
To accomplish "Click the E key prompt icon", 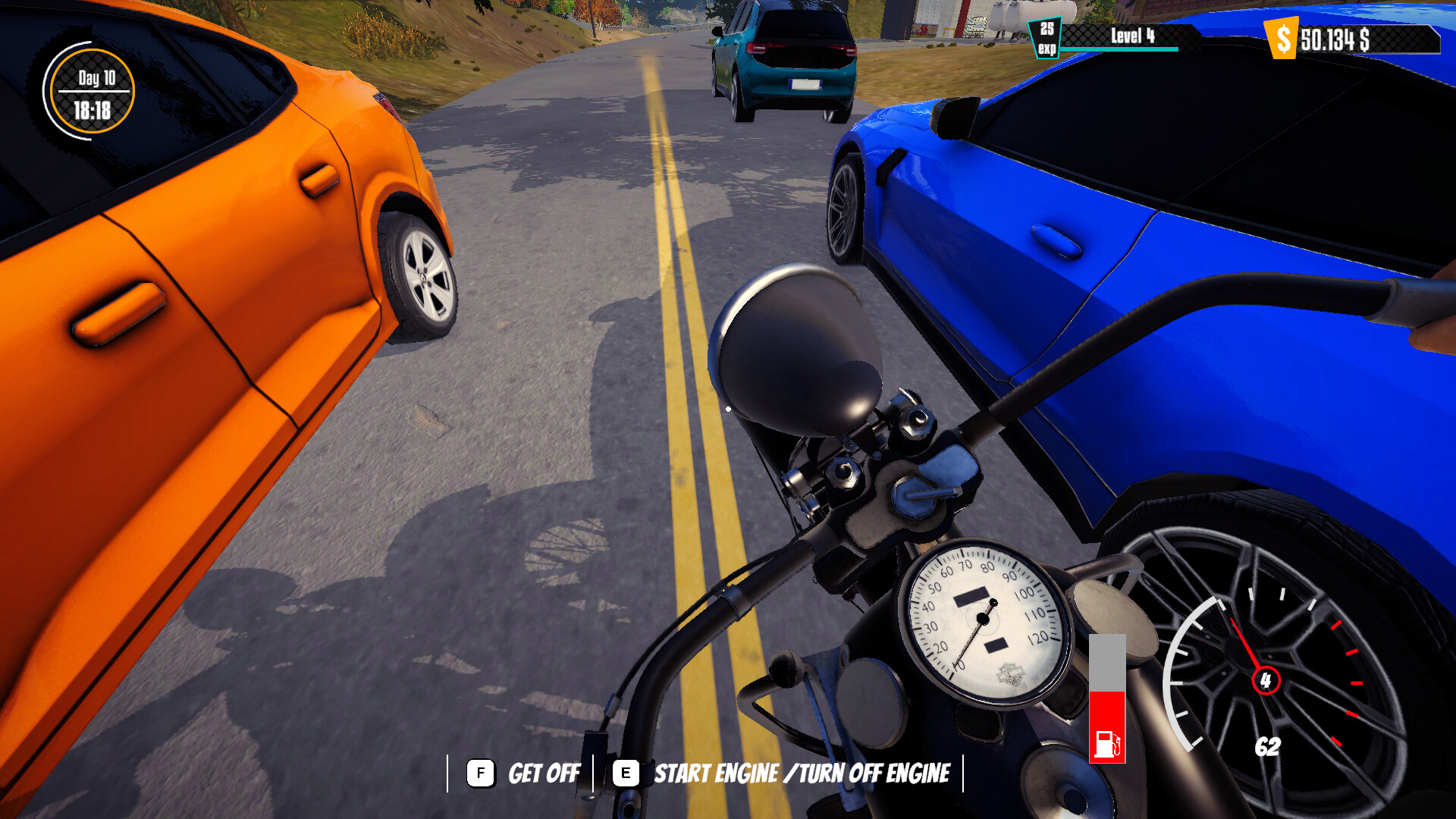I will pos(625,773).
